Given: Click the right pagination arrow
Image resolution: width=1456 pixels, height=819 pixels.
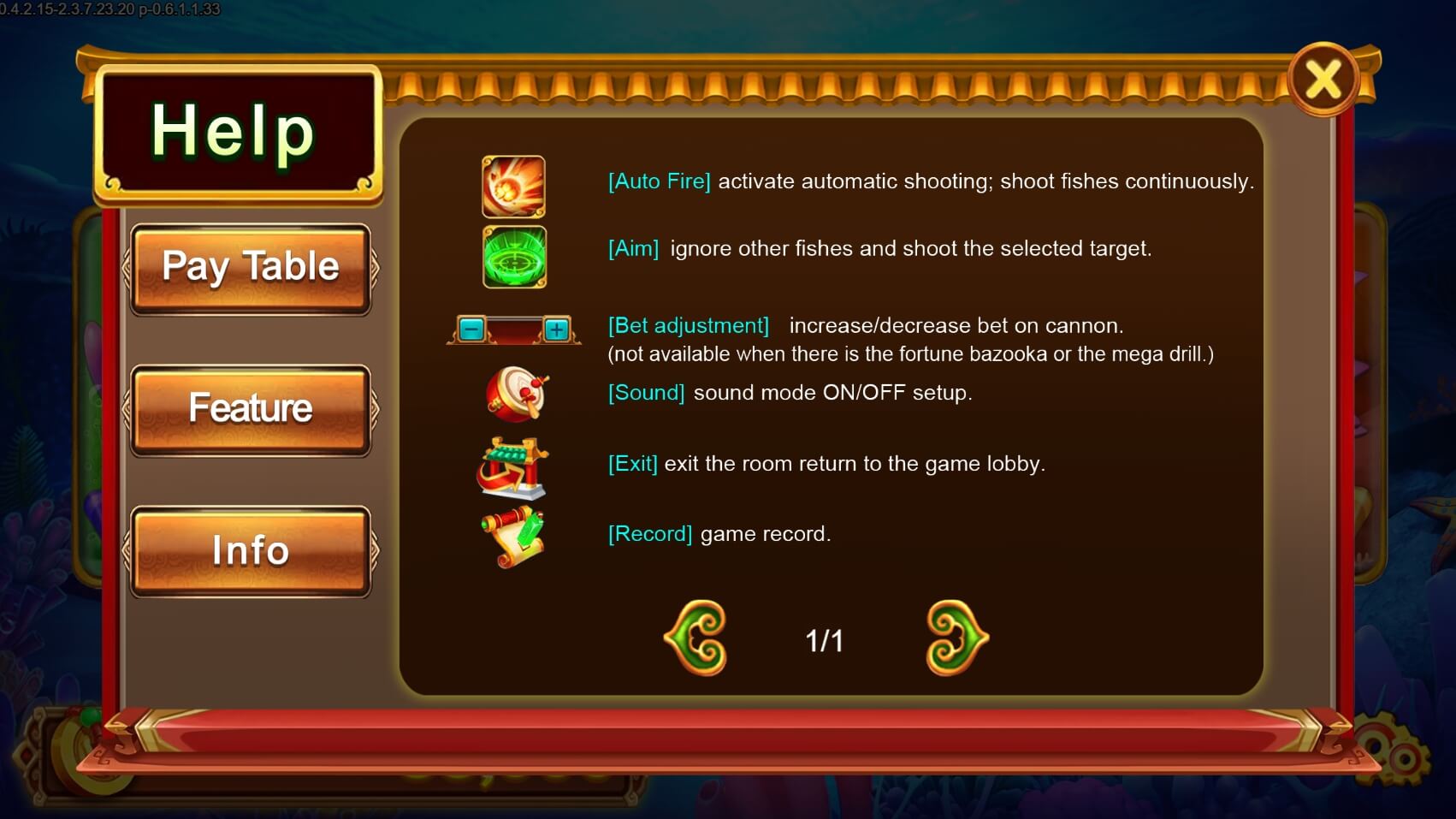Looking at the screenshot, I should pyautogui.click(x=956, y=638).
